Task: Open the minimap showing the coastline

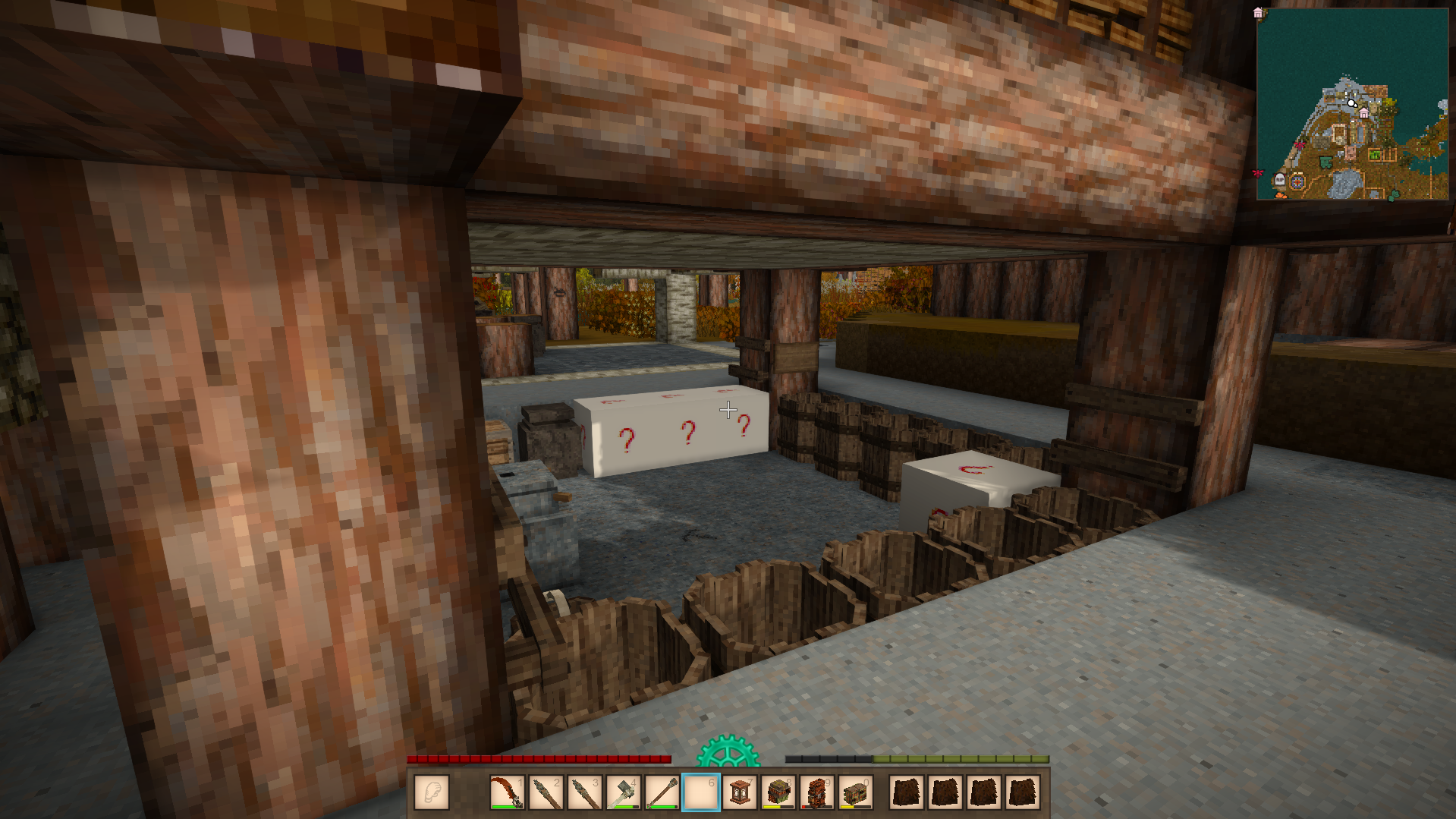Action: click(x=1352, y=104)
